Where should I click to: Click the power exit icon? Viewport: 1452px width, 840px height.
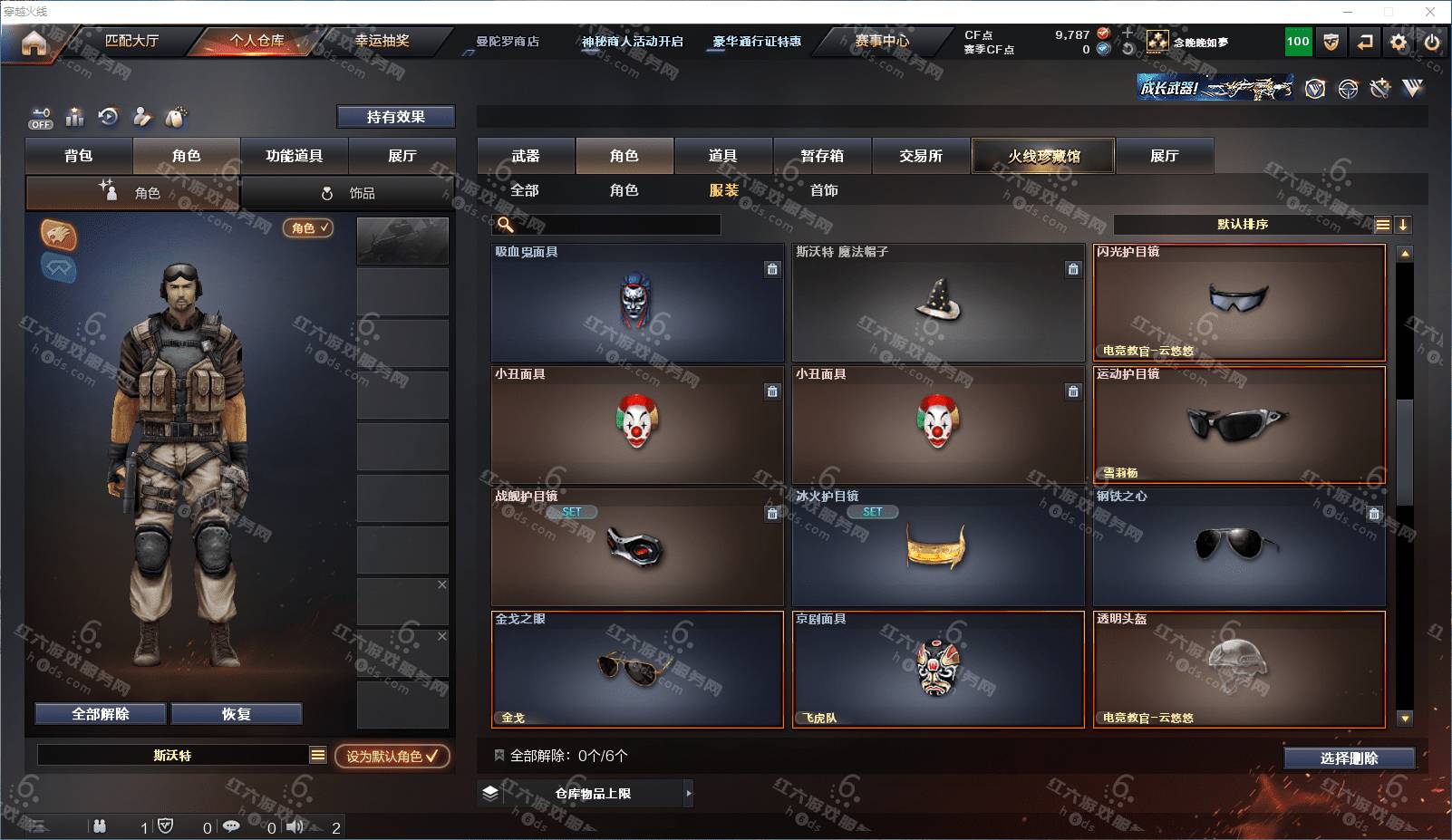pos(1432,42)
